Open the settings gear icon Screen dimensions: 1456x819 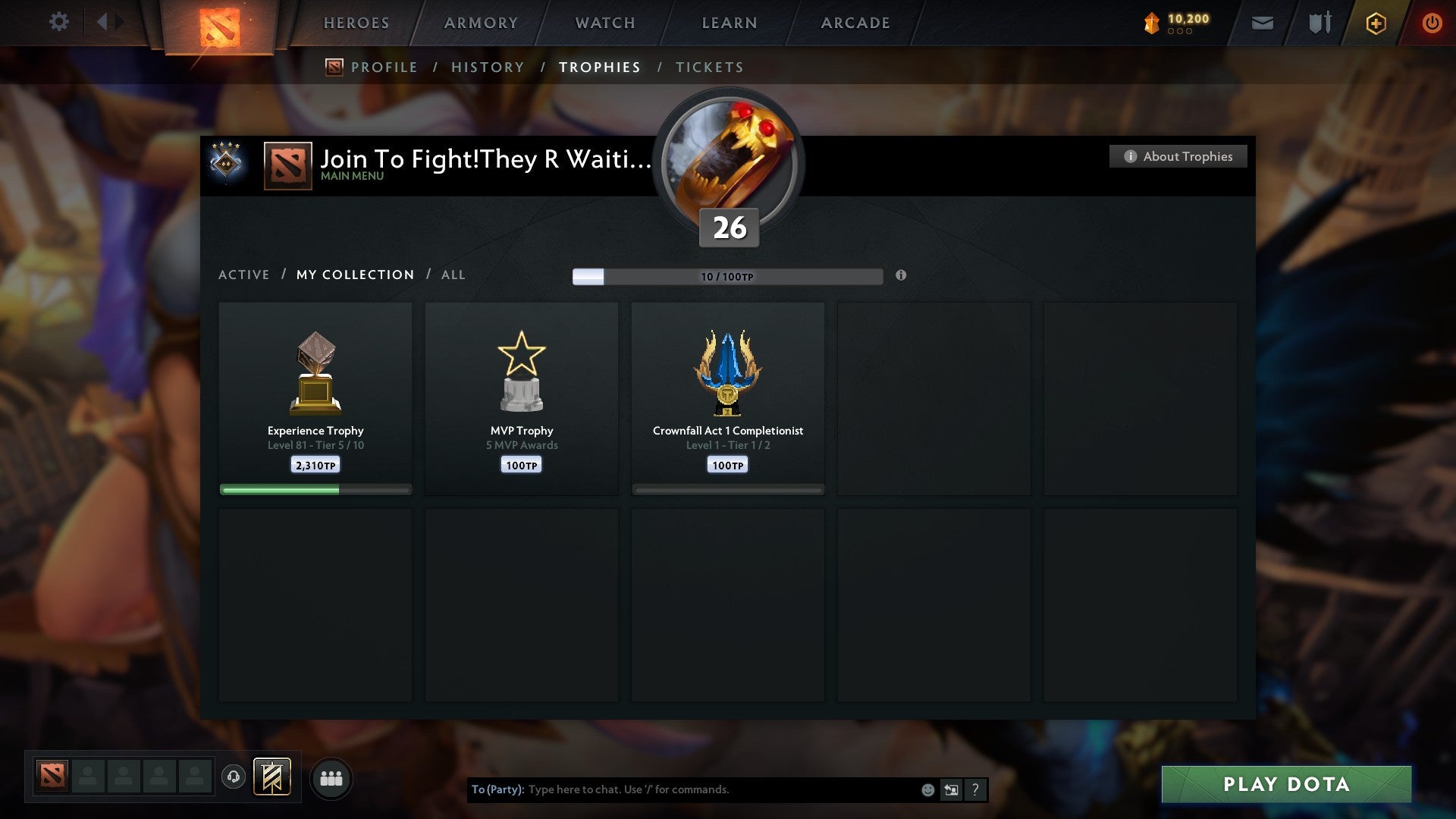[x=59, y=22]
